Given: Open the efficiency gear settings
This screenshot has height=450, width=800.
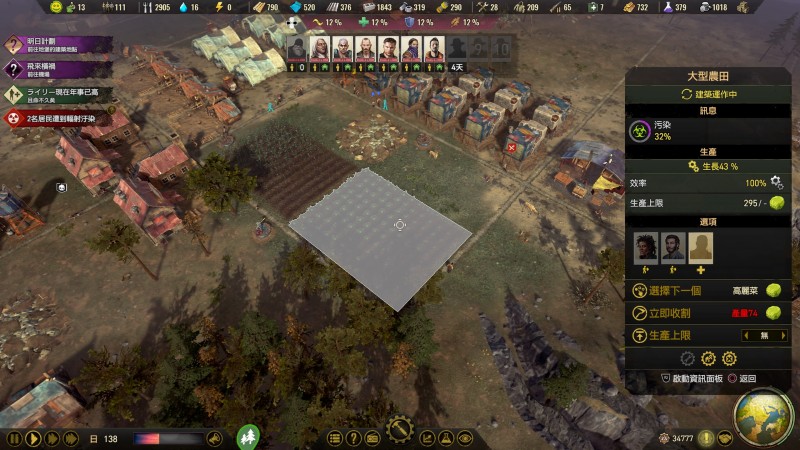Looking at the screenshot, I should click(x=776, y=183).
